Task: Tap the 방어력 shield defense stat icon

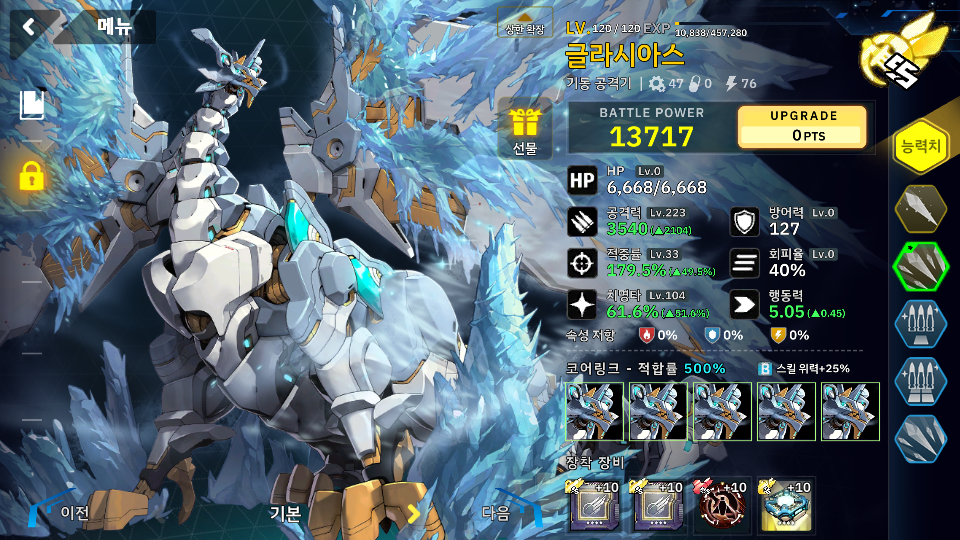Action: pyautogui.click(x=743, y=221)
